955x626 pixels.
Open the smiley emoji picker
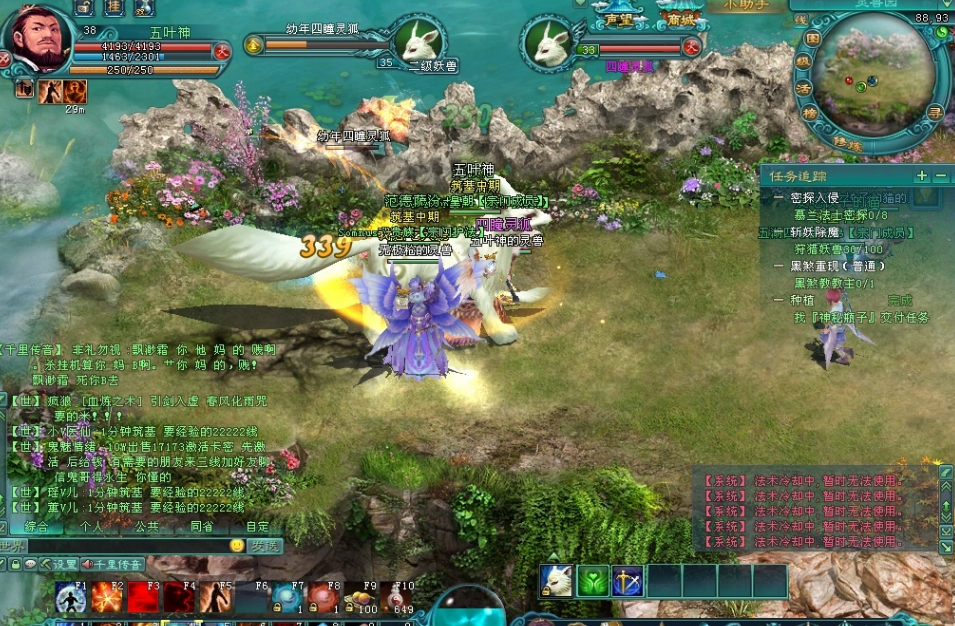pyautogui.click(x=237, y=546)
